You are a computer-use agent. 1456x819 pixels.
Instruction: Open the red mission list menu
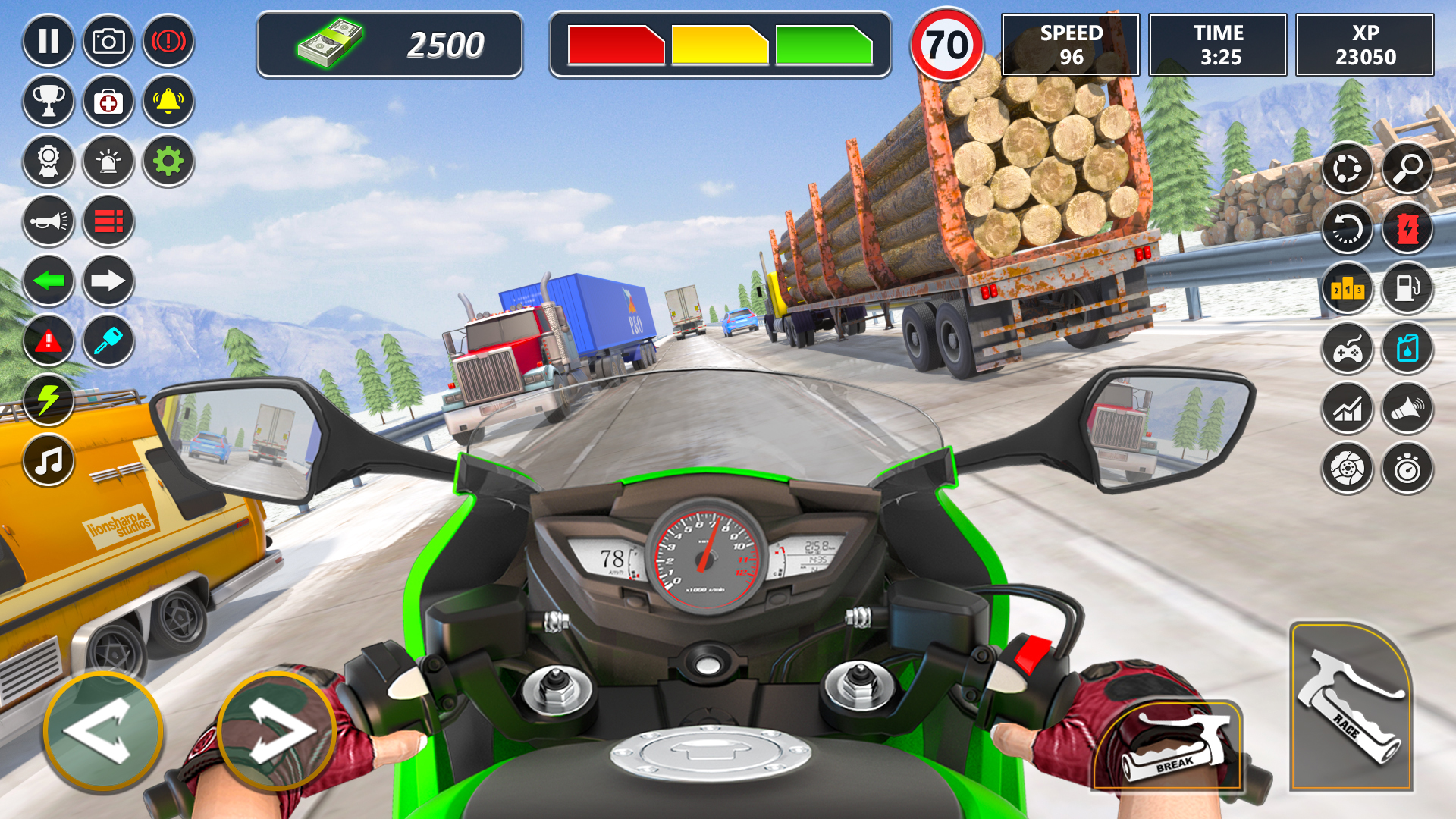click(108, 222)
